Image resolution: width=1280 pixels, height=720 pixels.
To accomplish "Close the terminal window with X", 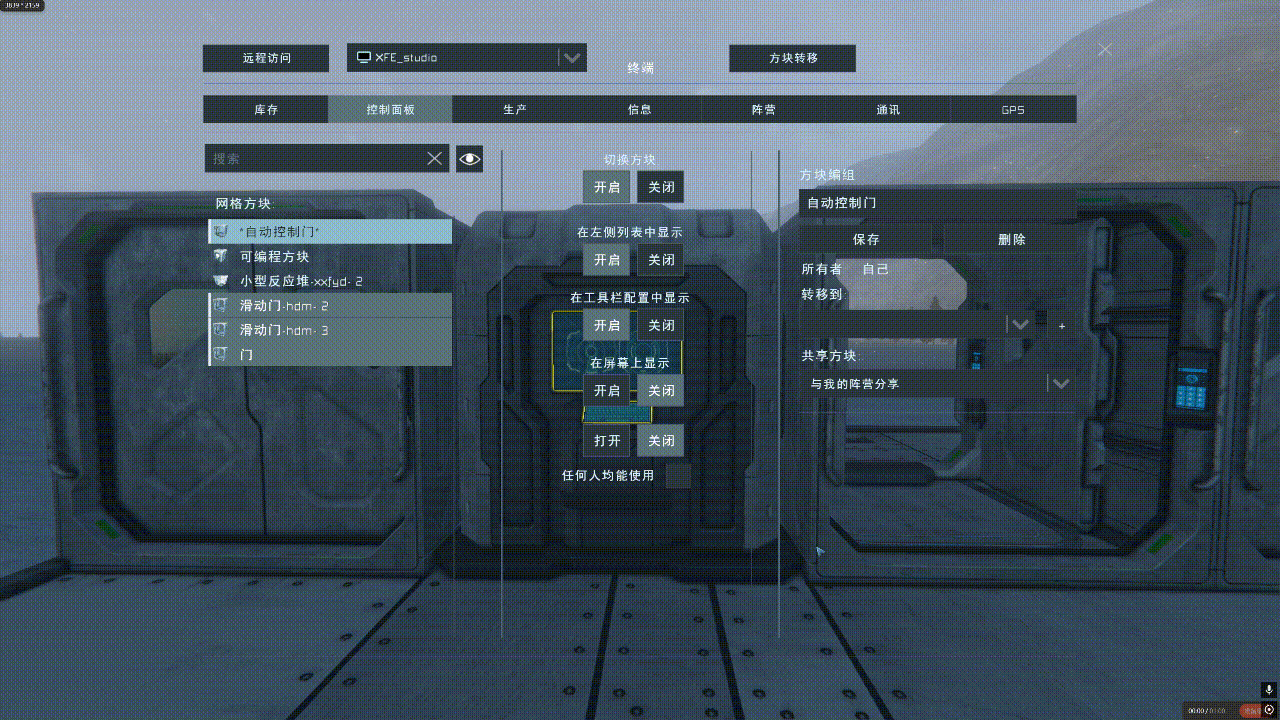I will pyautogui.click(x=1105, y=49).
